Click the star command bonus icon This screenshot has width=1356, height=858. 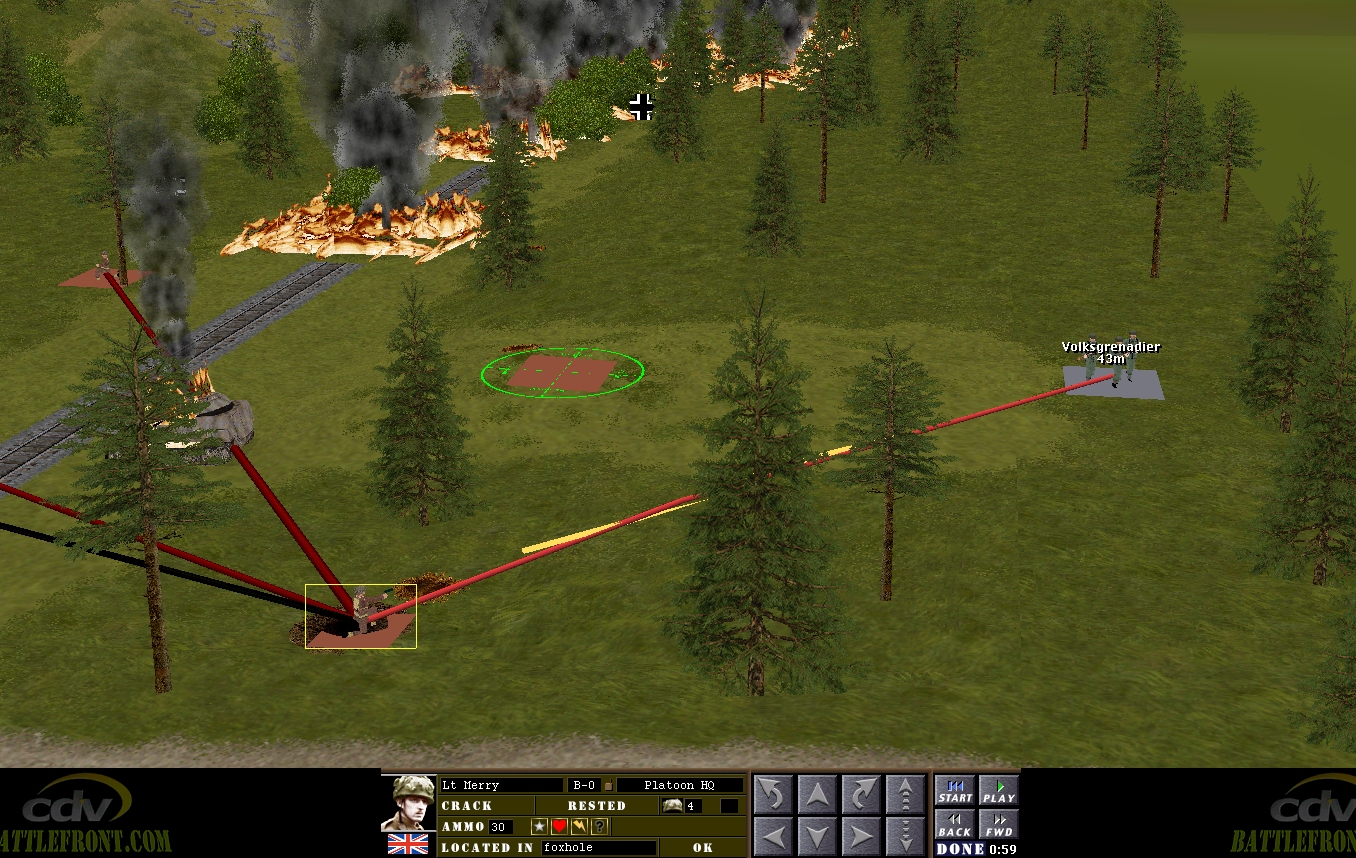tap(539, 826)
